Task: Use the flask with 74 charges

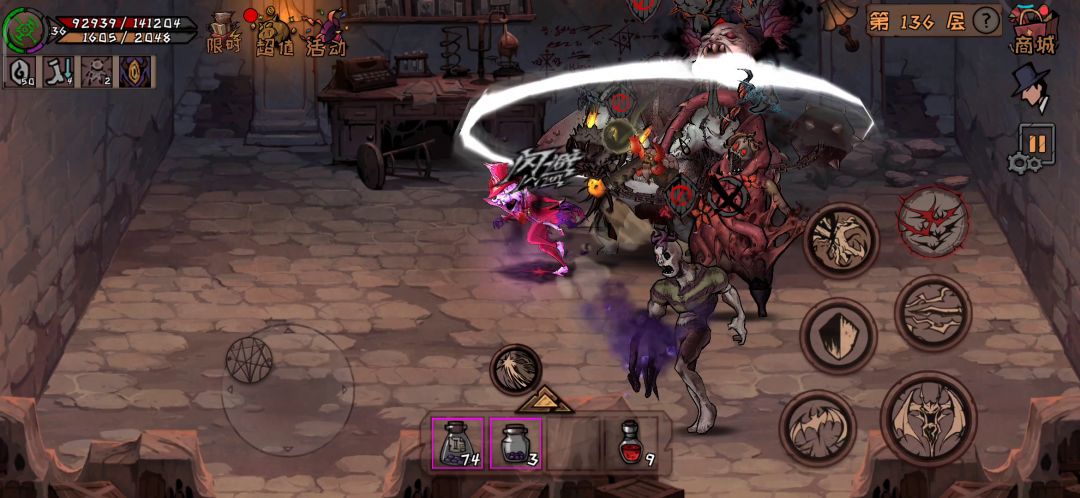Action: pyautogui.click(x=458, y=441)
